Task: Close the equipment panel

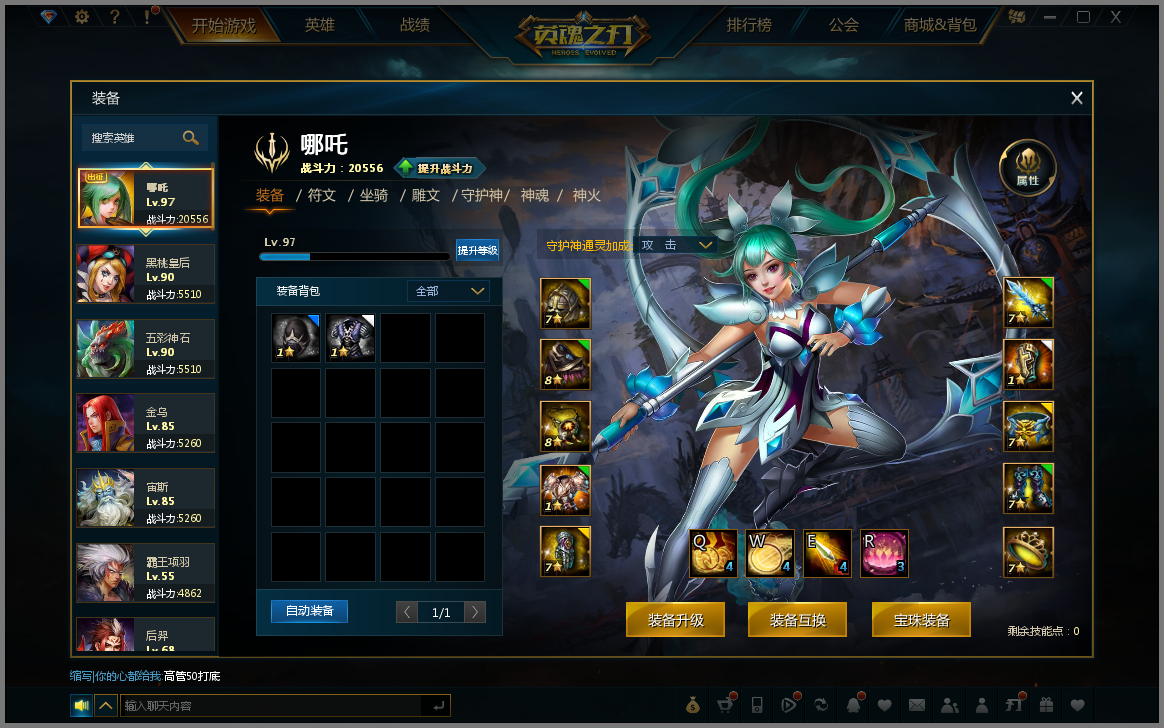Action: tap(1077, 98)
